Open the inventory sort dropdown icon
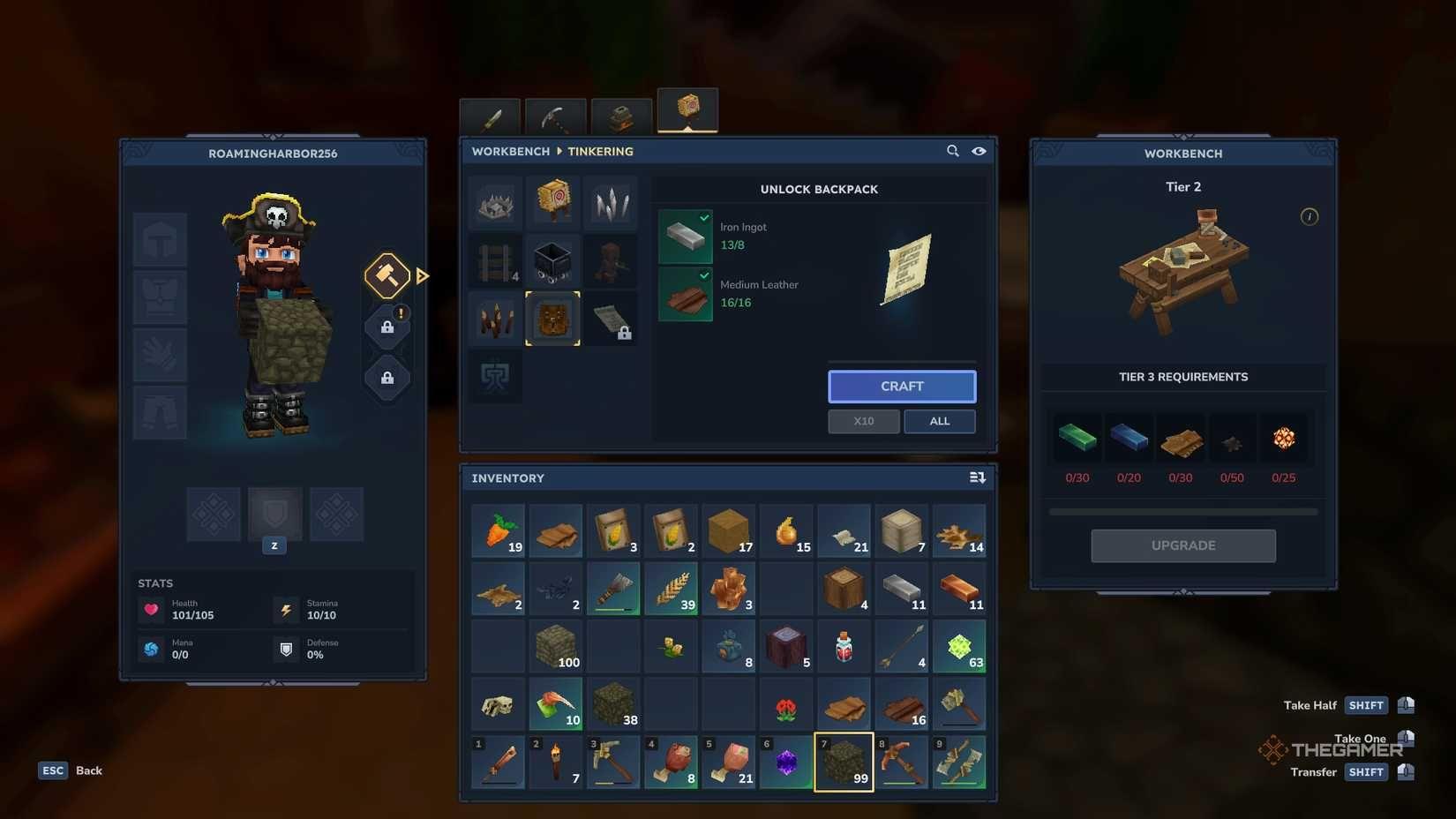1456x819 pixels. tap(977, 477)
